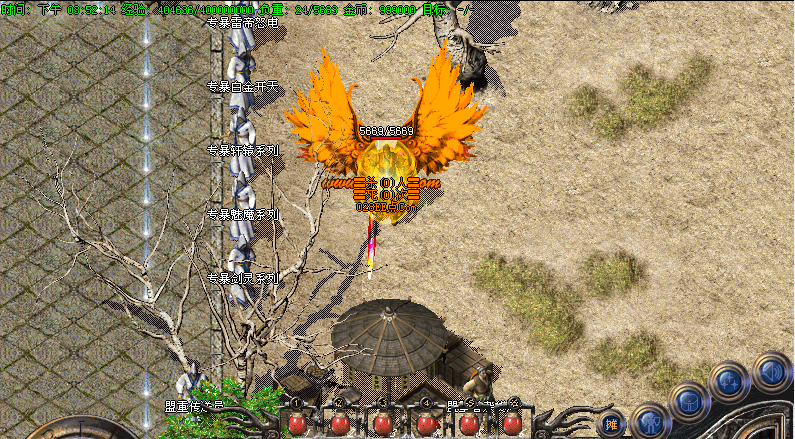Use the red potion in belt slot 3
The image size is (795, 439).
[x=383, y=423]
